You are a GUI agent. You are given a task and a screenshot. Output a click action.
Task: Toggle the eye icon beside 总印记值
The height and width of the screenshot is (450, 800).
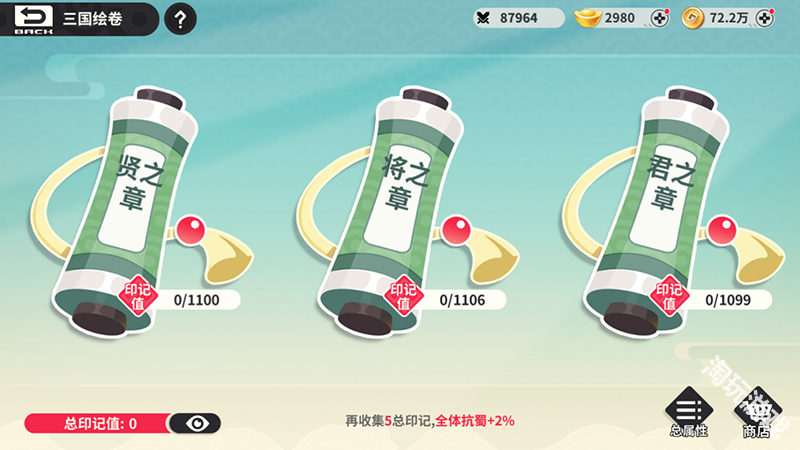click(x=198, y=423)
